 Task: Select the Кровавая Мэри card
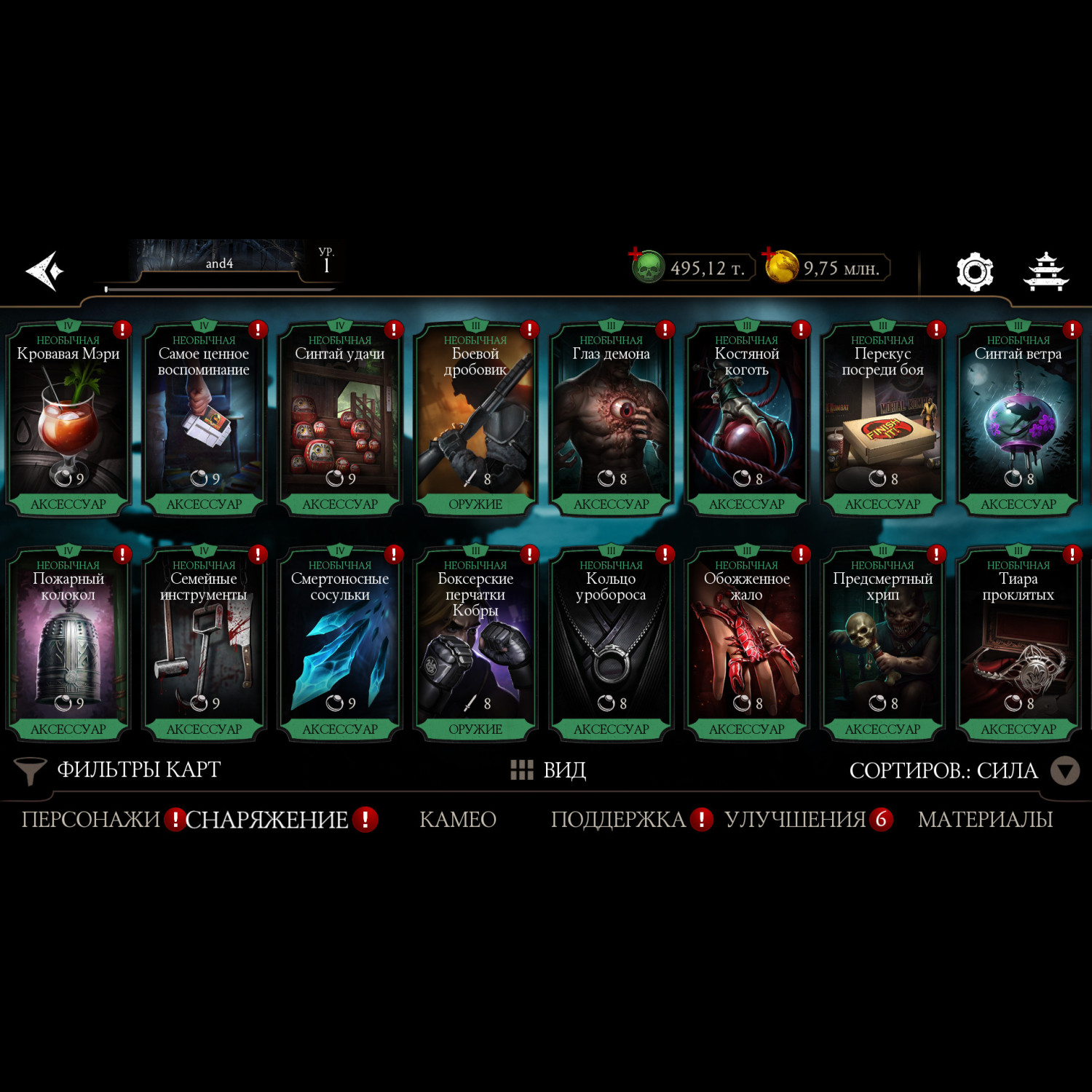point(68,419)
